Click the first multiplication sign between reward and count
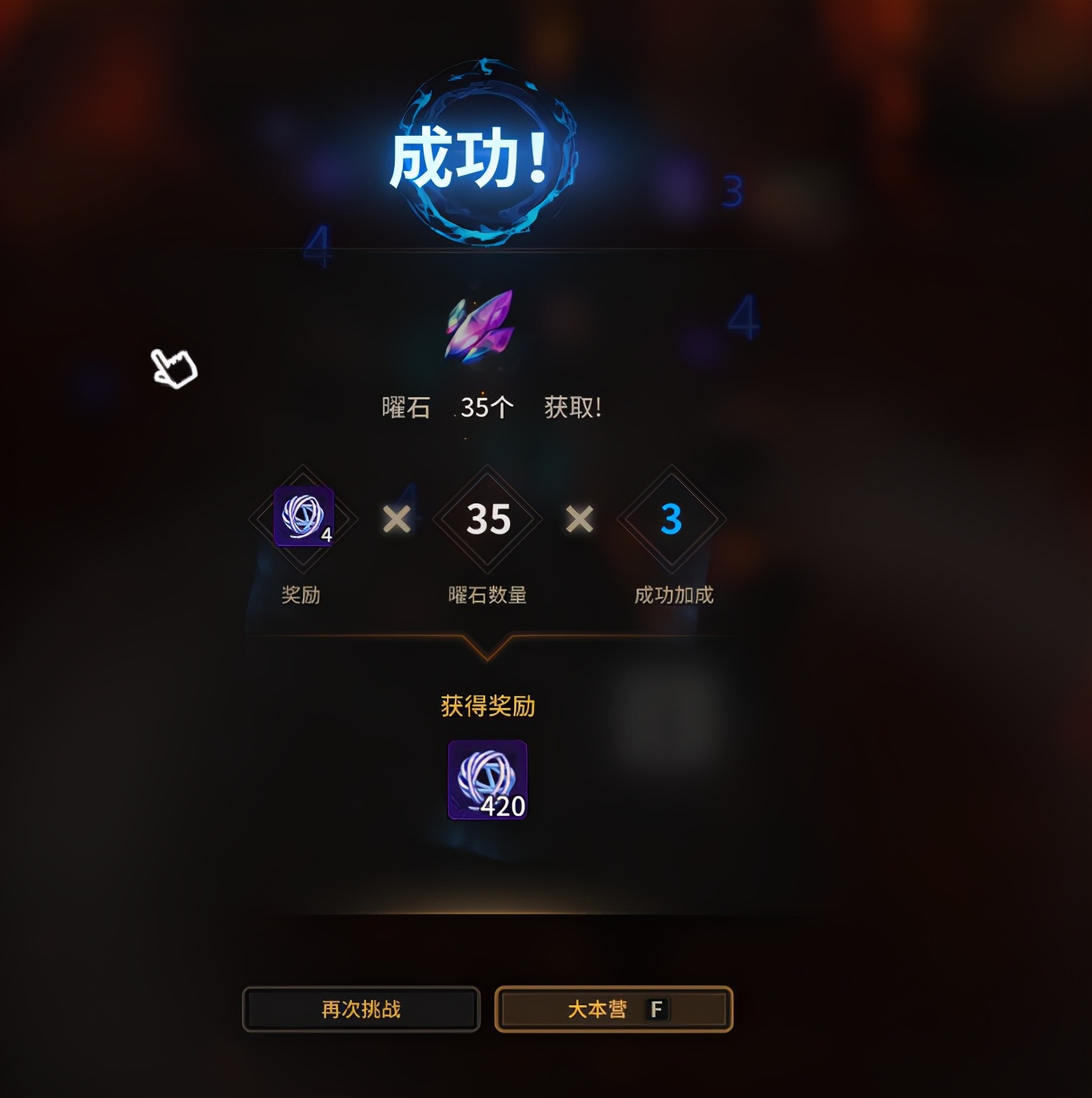The height and width of the screenshot is (1098, 1092). point(397,519)
